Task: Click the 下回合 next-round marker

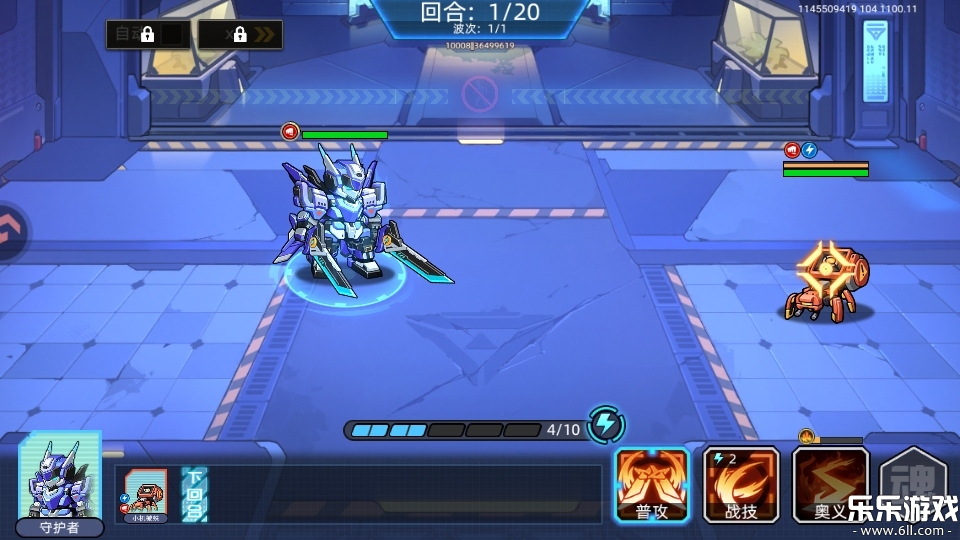Action: [194, 493]
